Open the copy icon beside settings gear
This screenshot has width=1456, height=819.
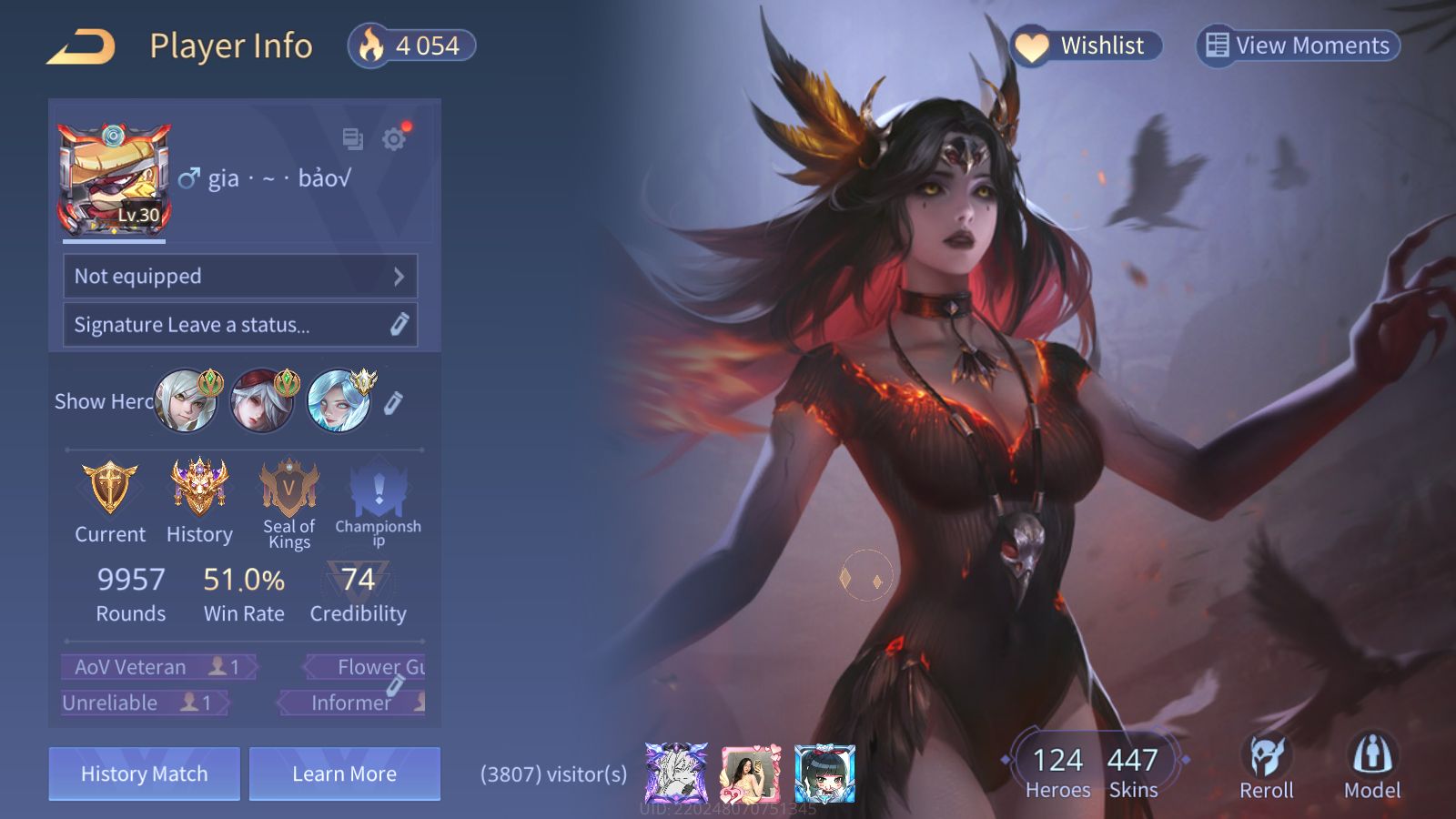pyautogui.click(x=352, y=139)
